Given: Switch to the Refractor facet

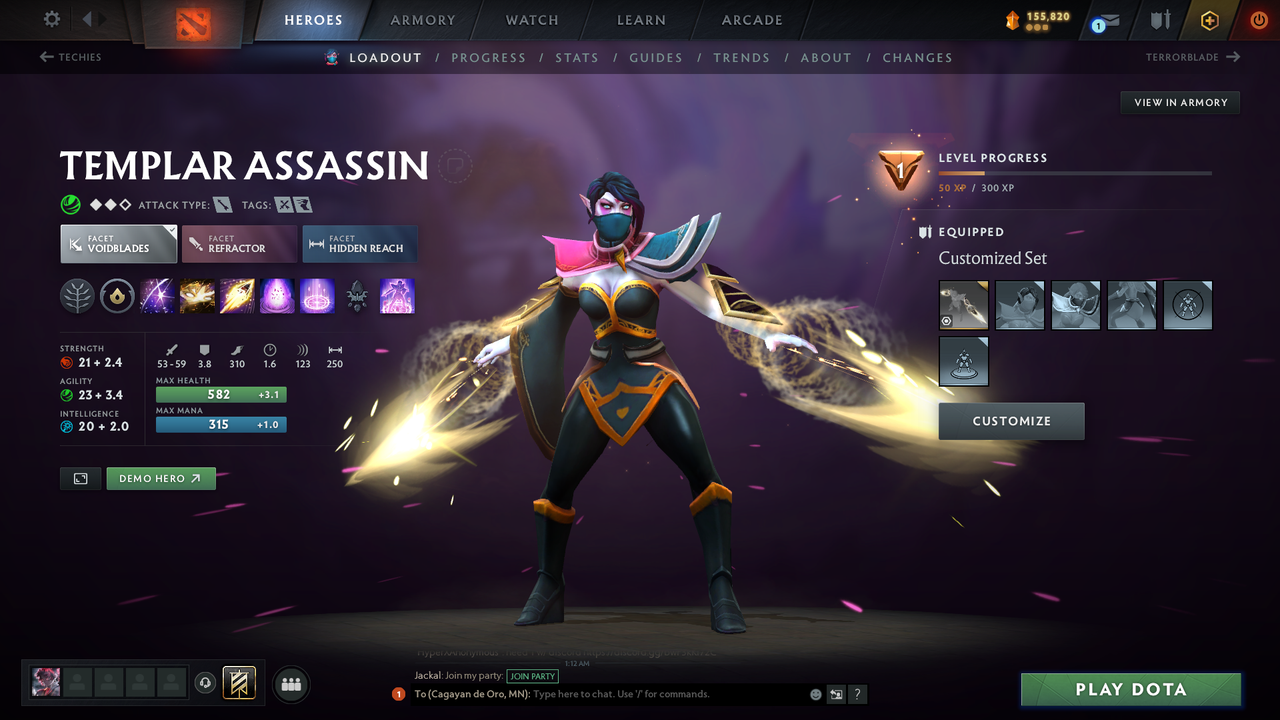Looking at the screenshot, I should [x=239, y=243].
